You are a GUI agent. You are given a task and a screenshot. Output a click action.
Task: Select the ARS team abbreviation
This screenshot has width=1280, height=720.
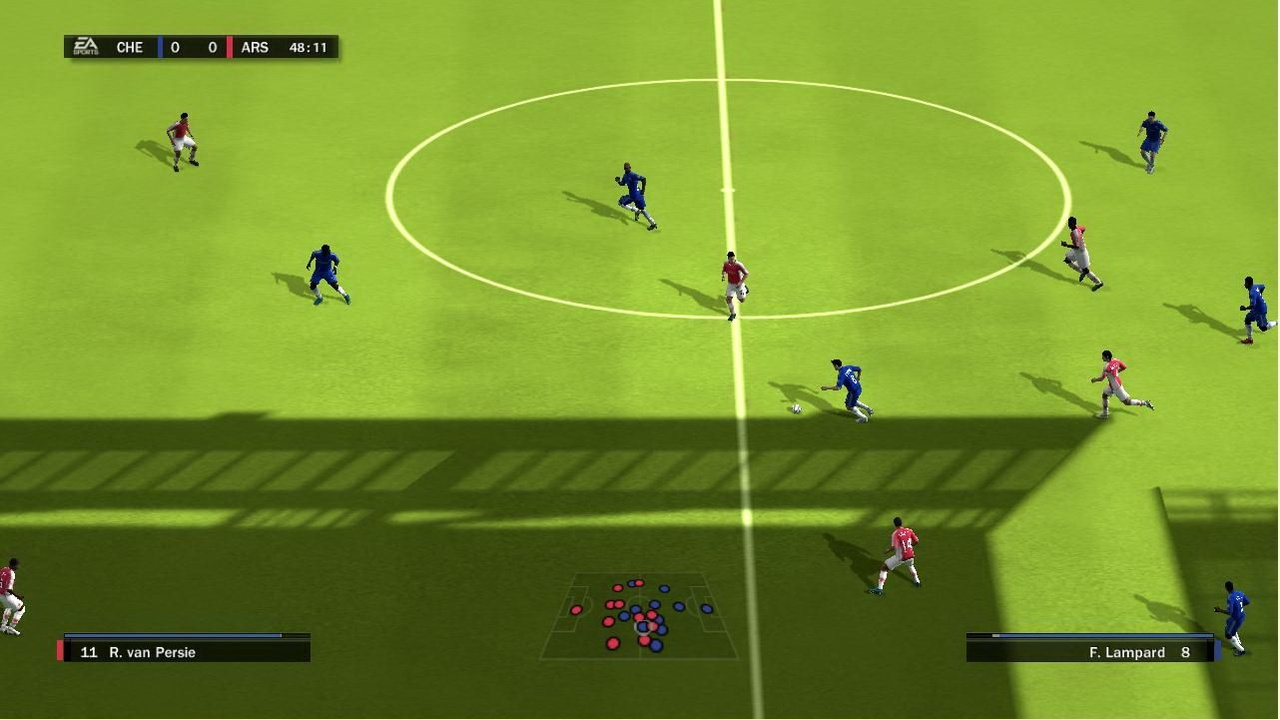[253, 47]
